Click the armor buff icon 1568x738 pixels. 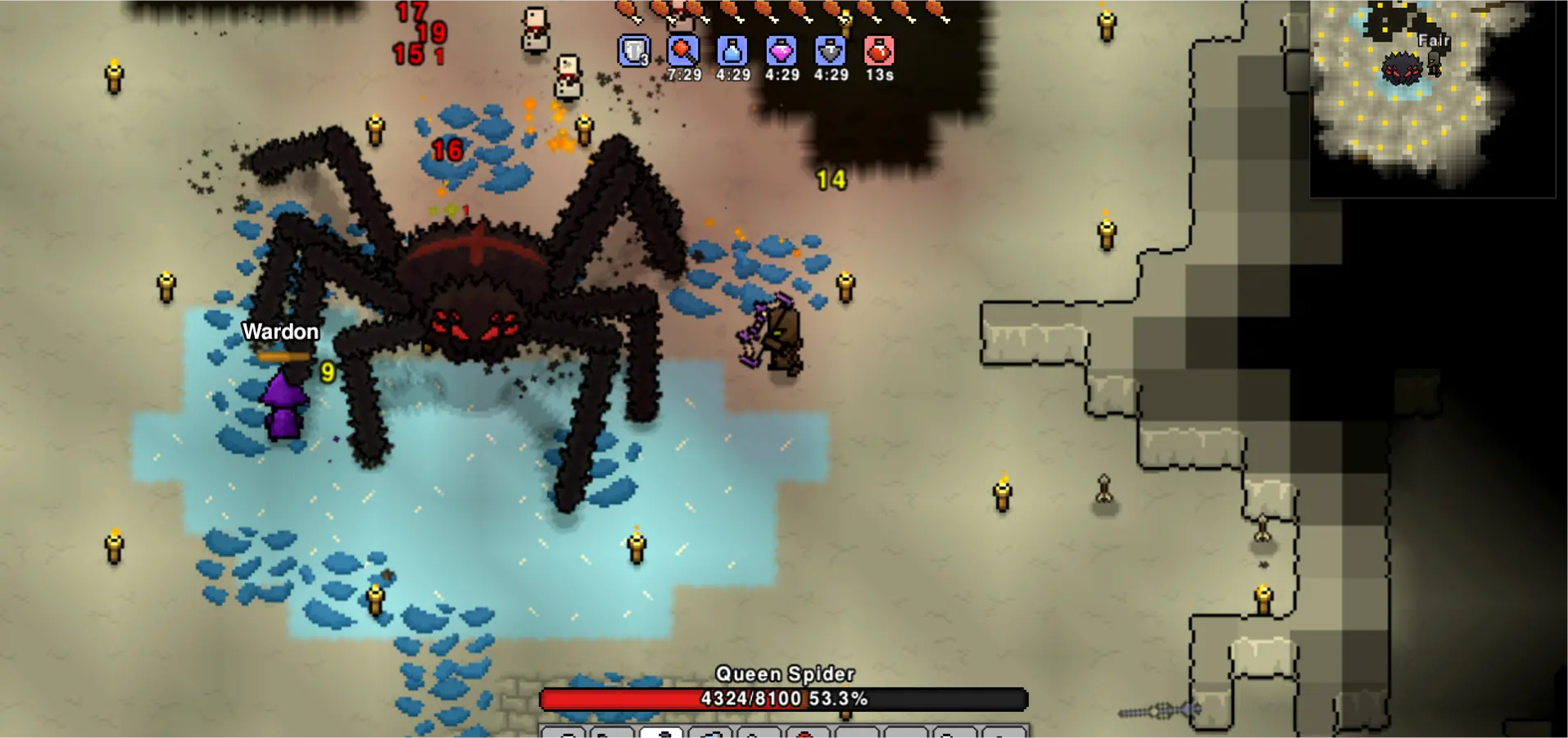(634, 51)
